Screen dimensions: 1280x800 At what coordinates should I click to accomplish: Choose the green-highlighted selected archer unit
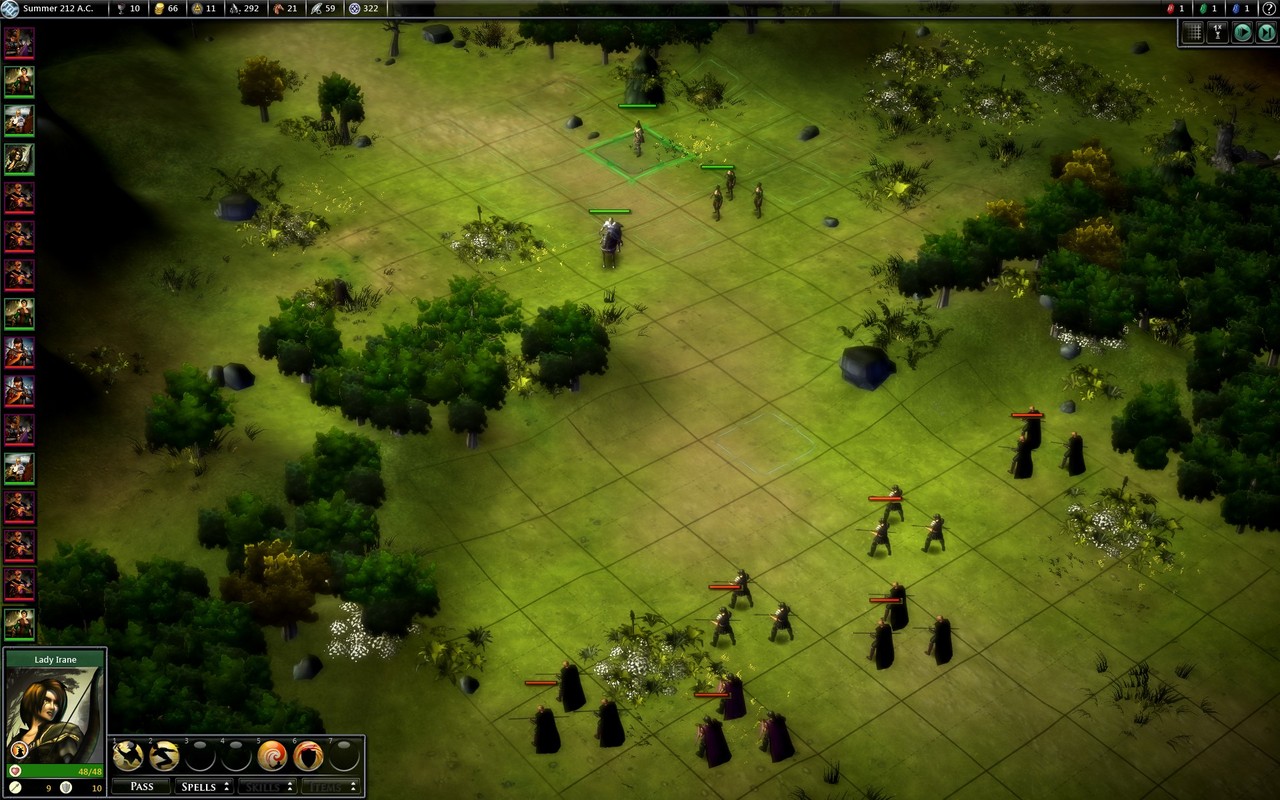coord(638,140)
